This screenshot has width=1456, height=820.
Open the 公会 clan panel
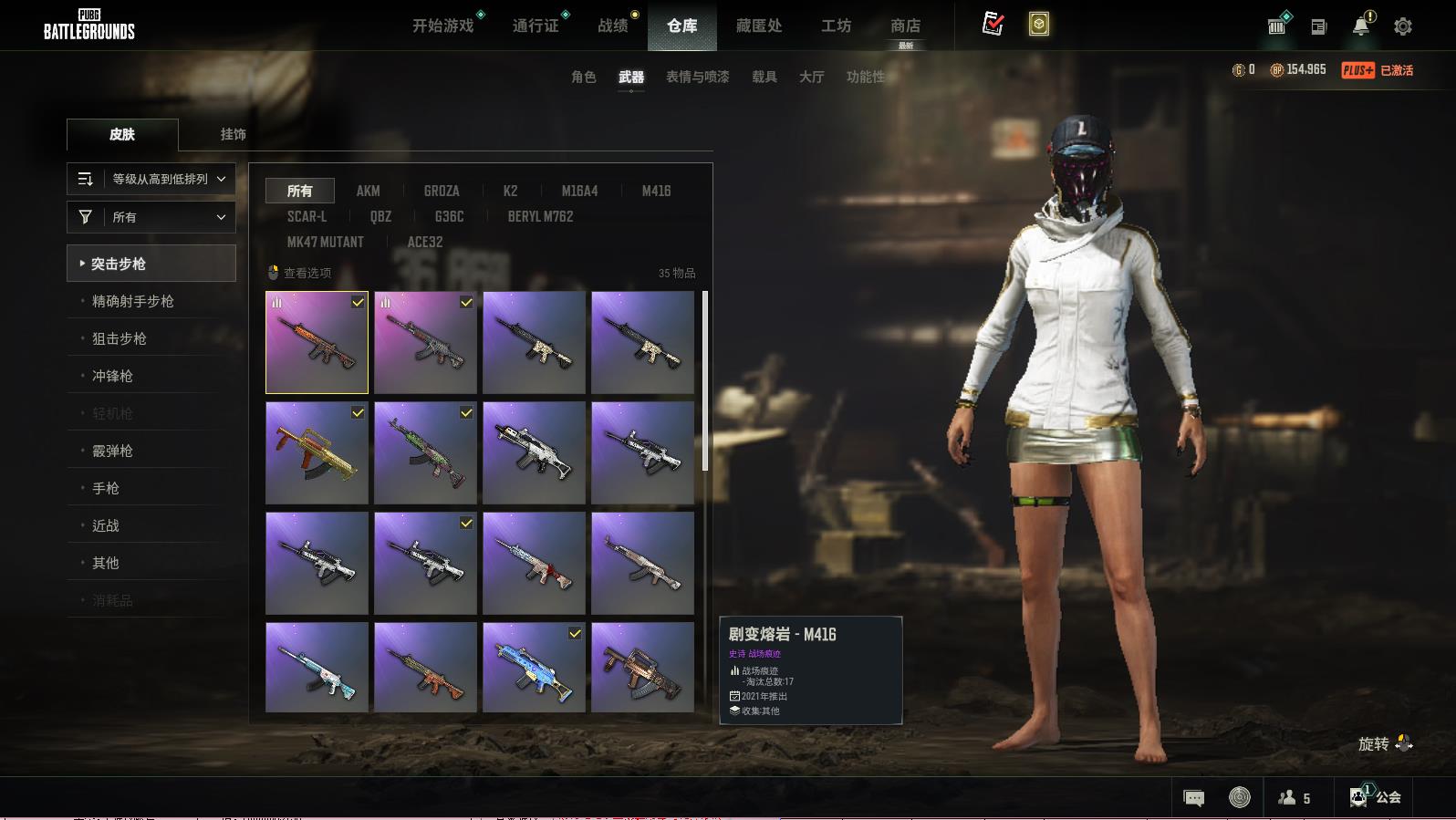tap(1378, 797)
